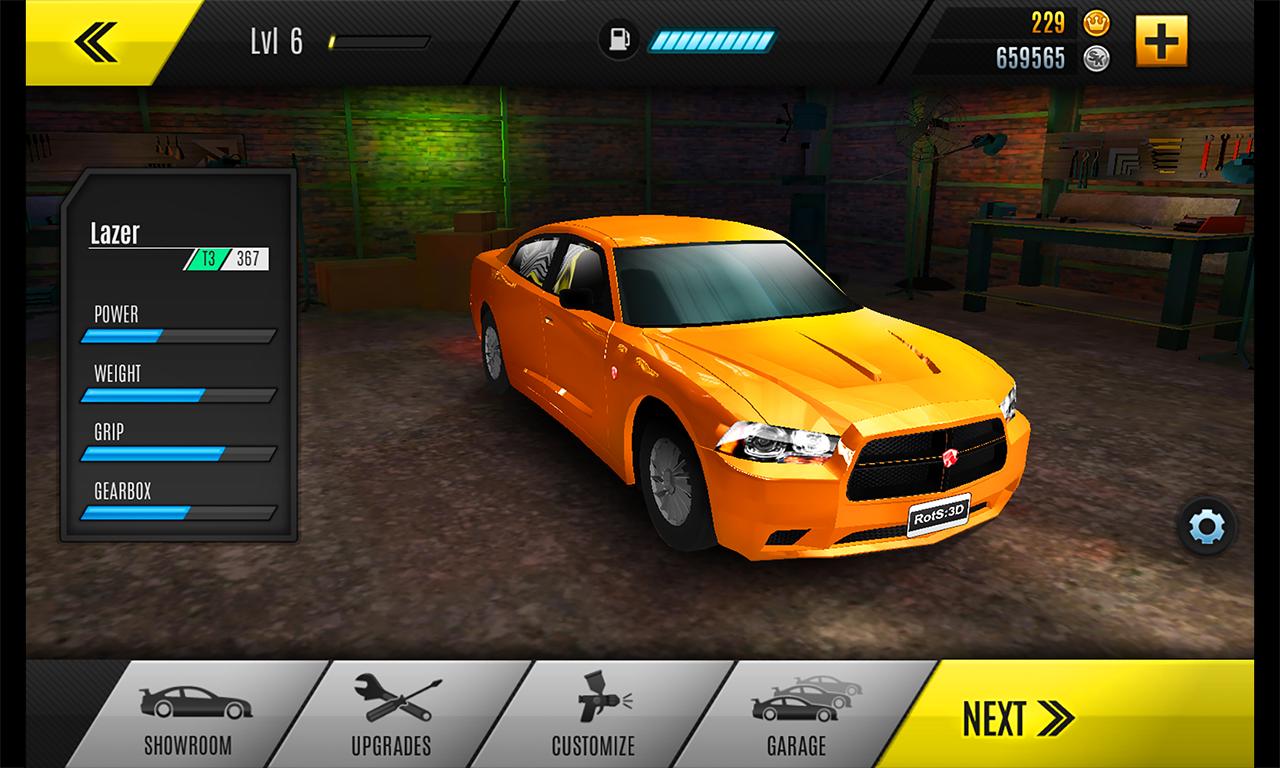
Task: Click the gold crown currency icon
Action: click(1095, 22)
